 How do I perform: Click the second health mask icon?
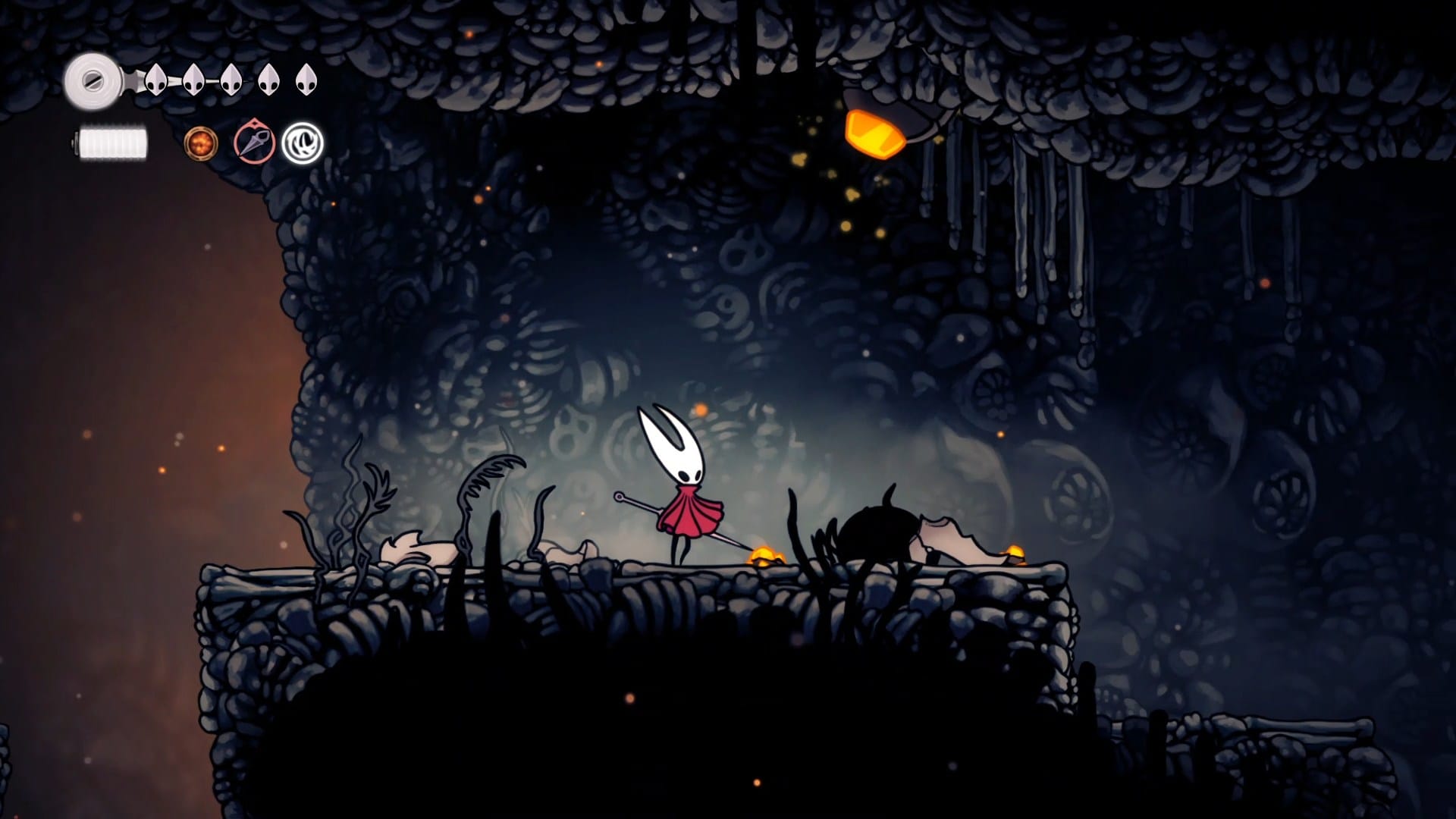click(x=194, y=80)
